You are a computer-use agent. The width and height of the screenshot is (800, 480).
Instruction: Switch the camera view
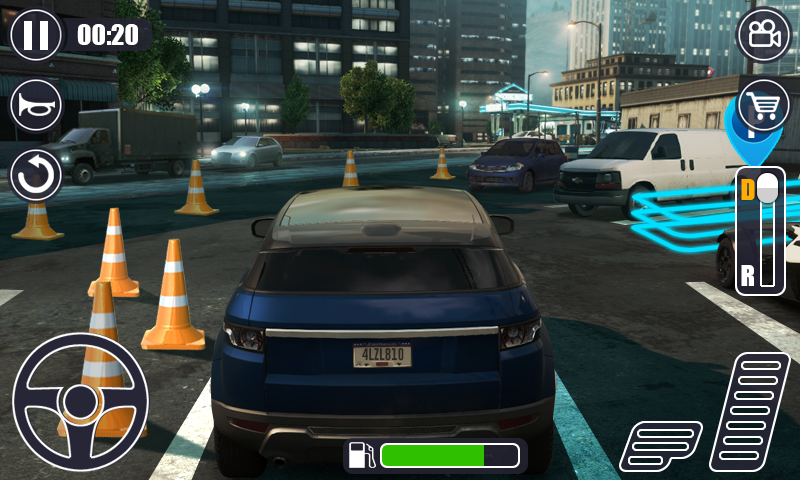(763, 35)
